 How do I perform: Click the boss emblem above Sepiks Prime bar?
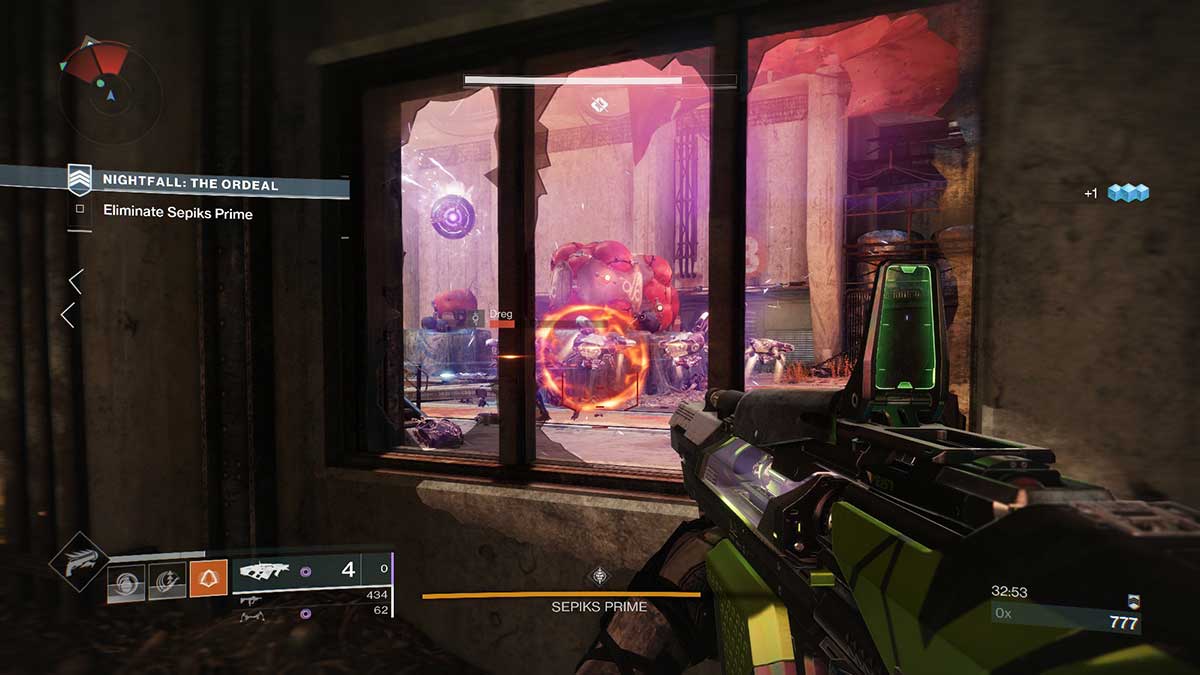599,575
